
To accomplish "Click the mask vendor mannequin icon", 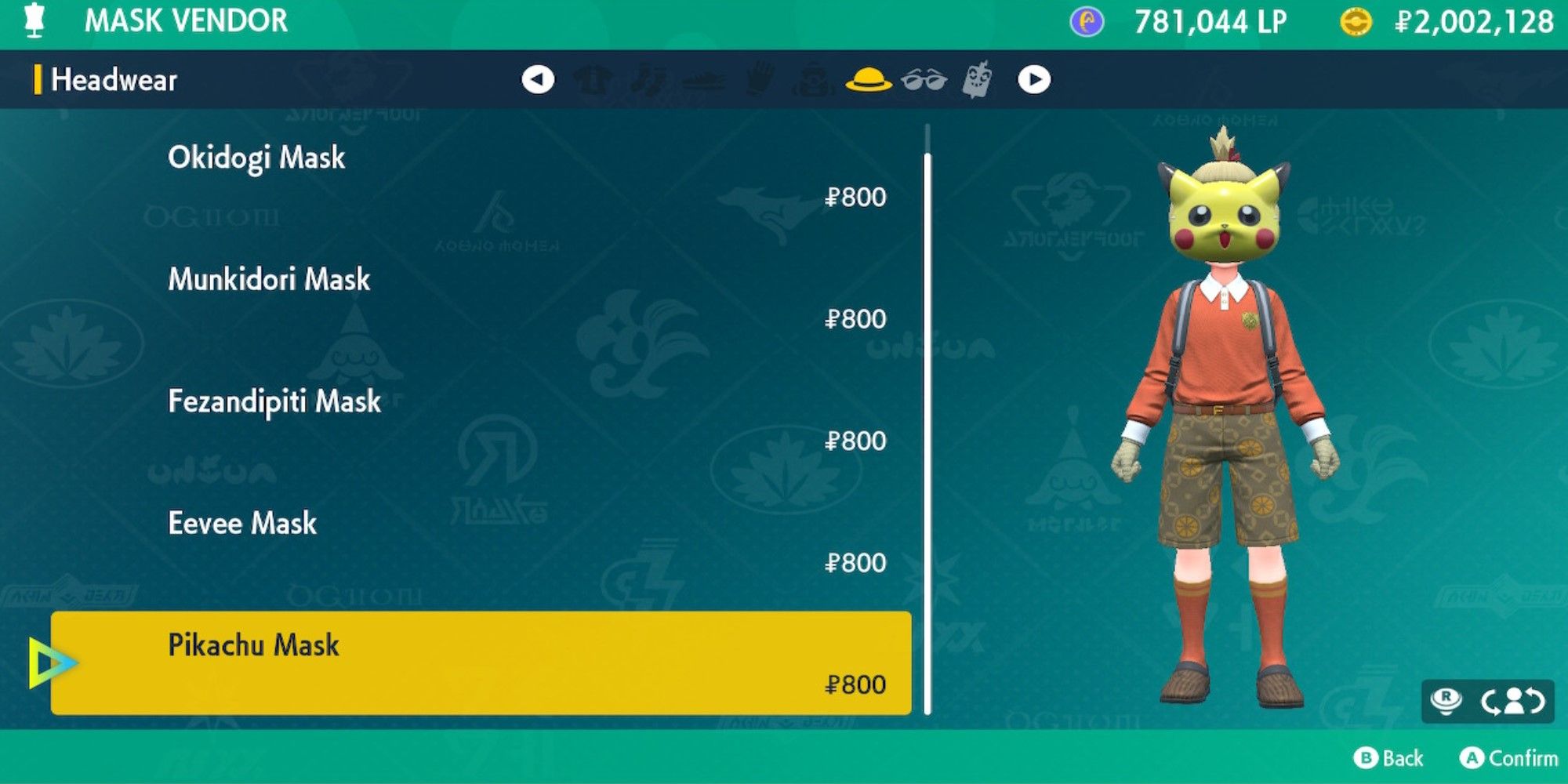I will pyautogui.click(x=31, y=21).
